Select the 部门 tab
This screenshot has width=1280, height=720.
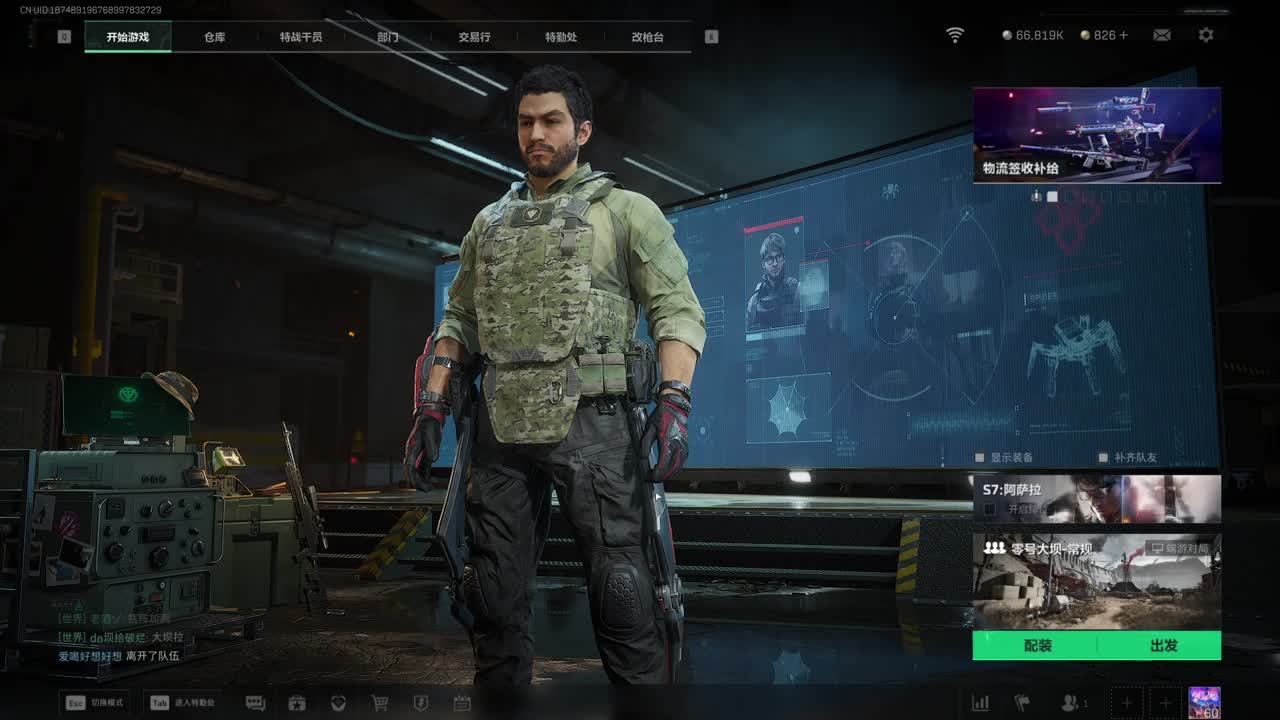388,37
